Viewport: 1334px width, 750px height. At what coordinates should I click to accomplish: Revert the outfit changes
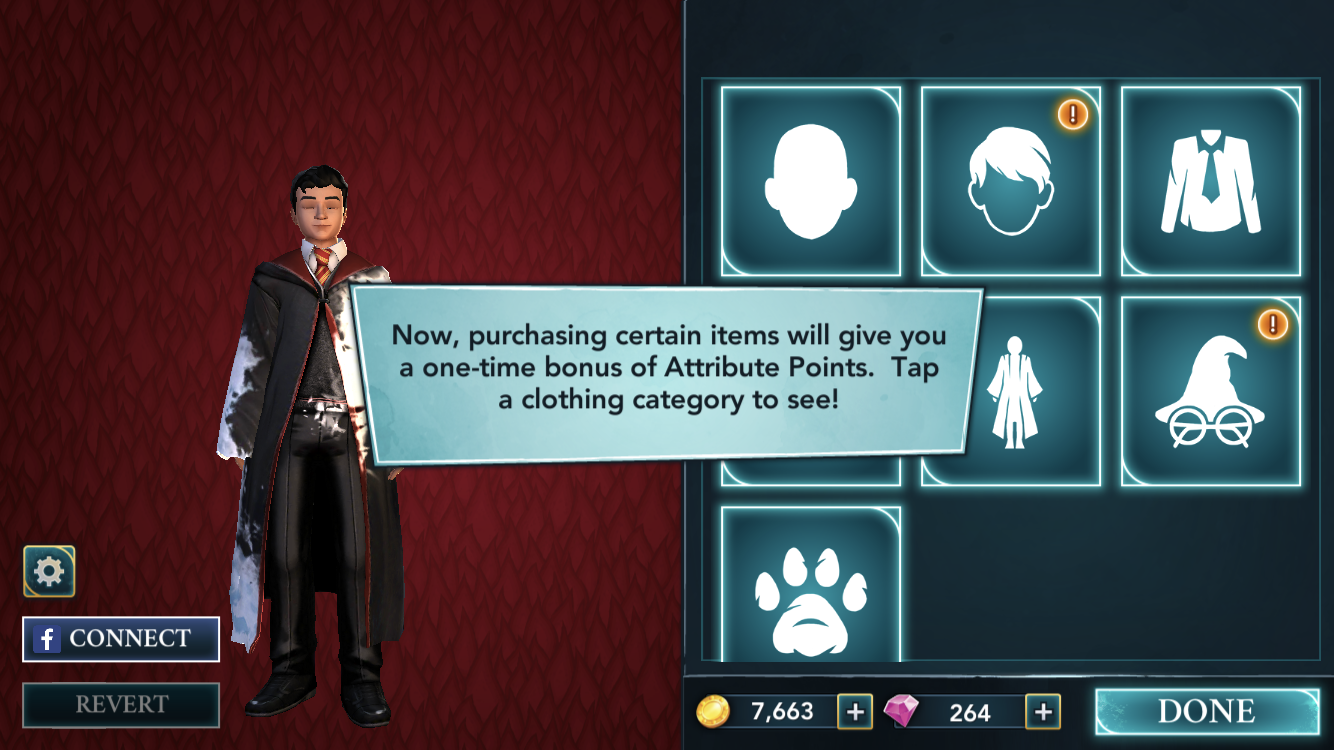(121, 705)
